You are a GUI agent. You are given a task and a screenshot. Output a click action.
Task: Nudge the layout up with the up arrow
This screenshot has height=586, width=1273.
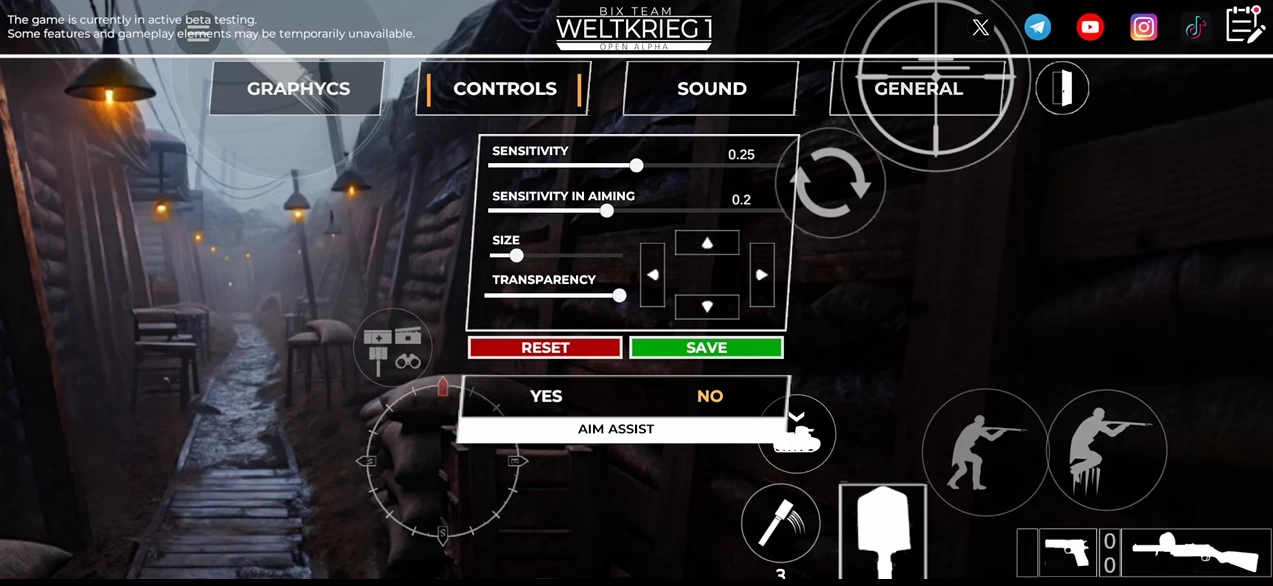click(707, 243)
